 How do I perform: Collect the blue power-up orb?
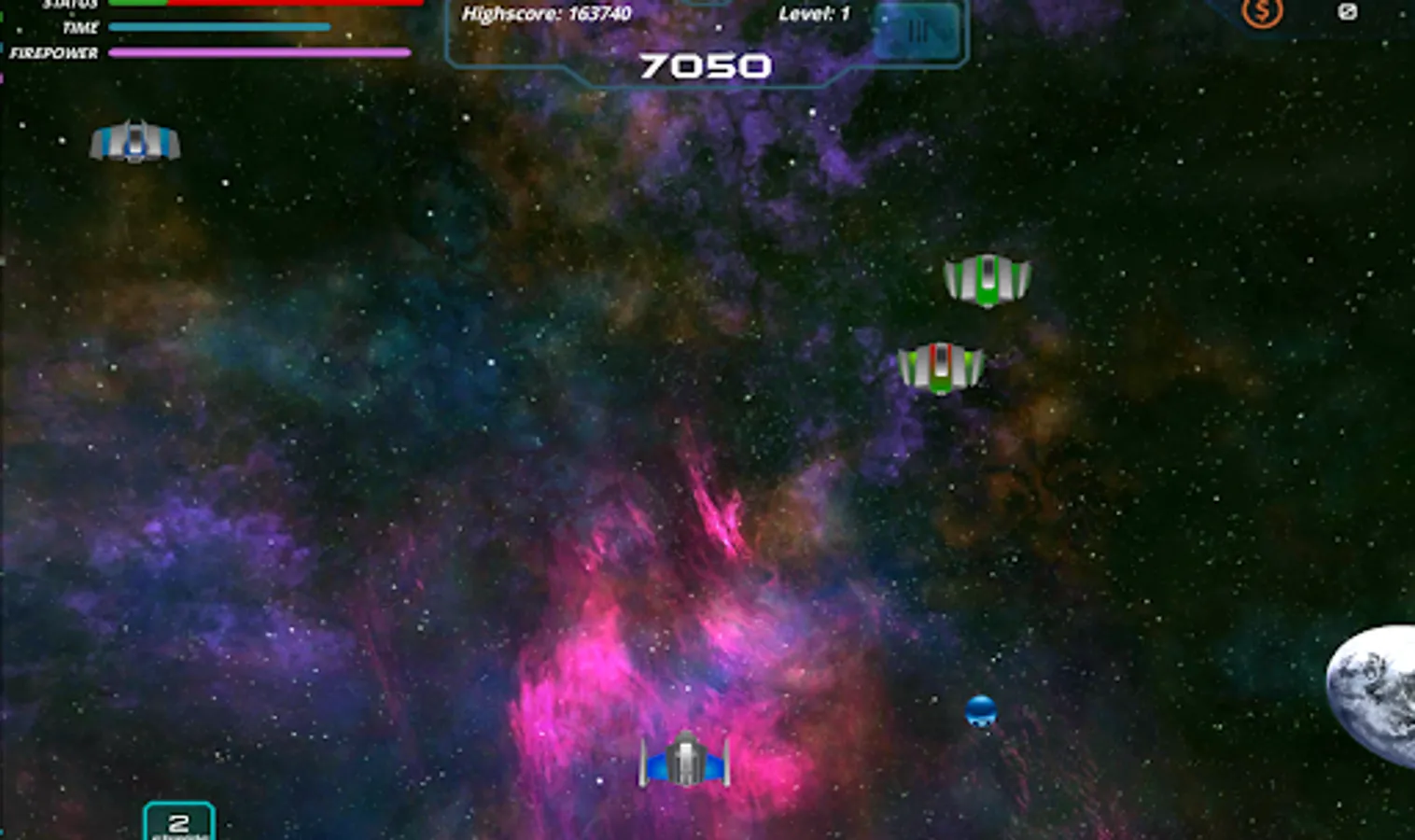982,712
